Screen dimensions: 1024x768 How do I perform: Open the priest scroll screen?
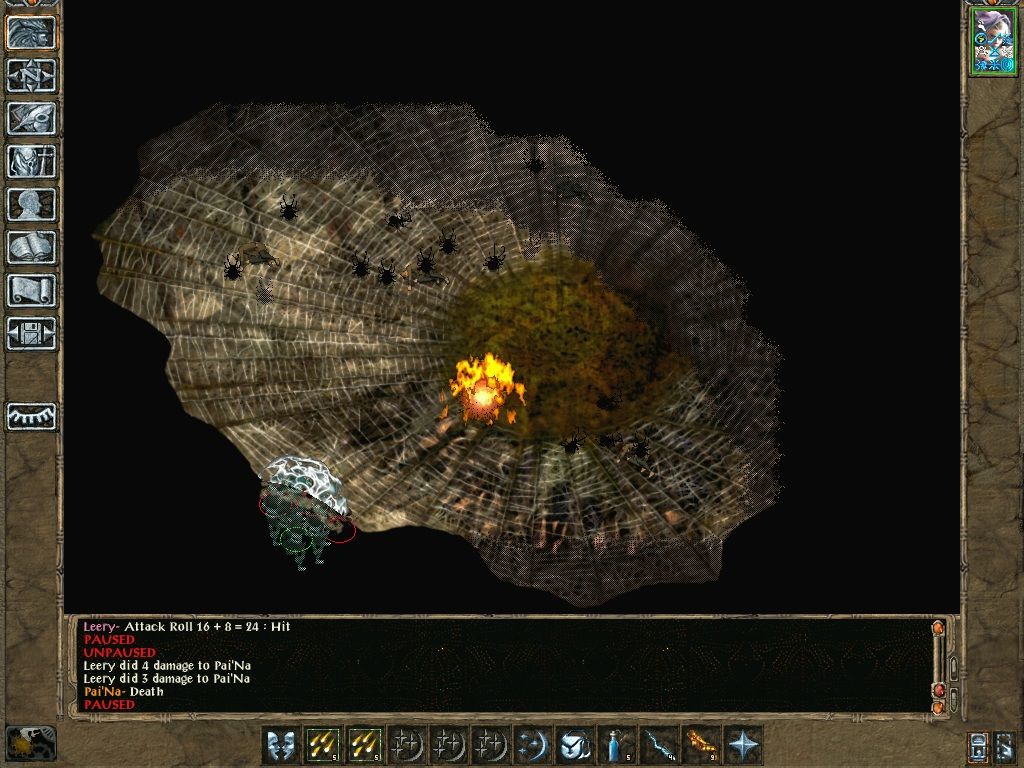32,290
